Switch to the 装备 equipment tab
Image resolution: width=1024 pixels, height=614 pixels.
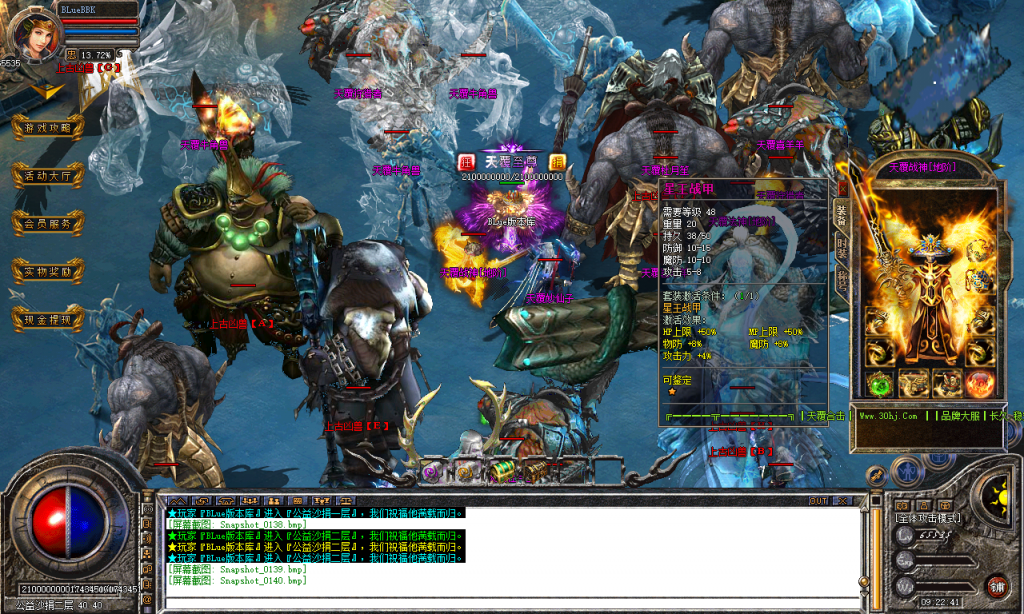tap(842, 215)
